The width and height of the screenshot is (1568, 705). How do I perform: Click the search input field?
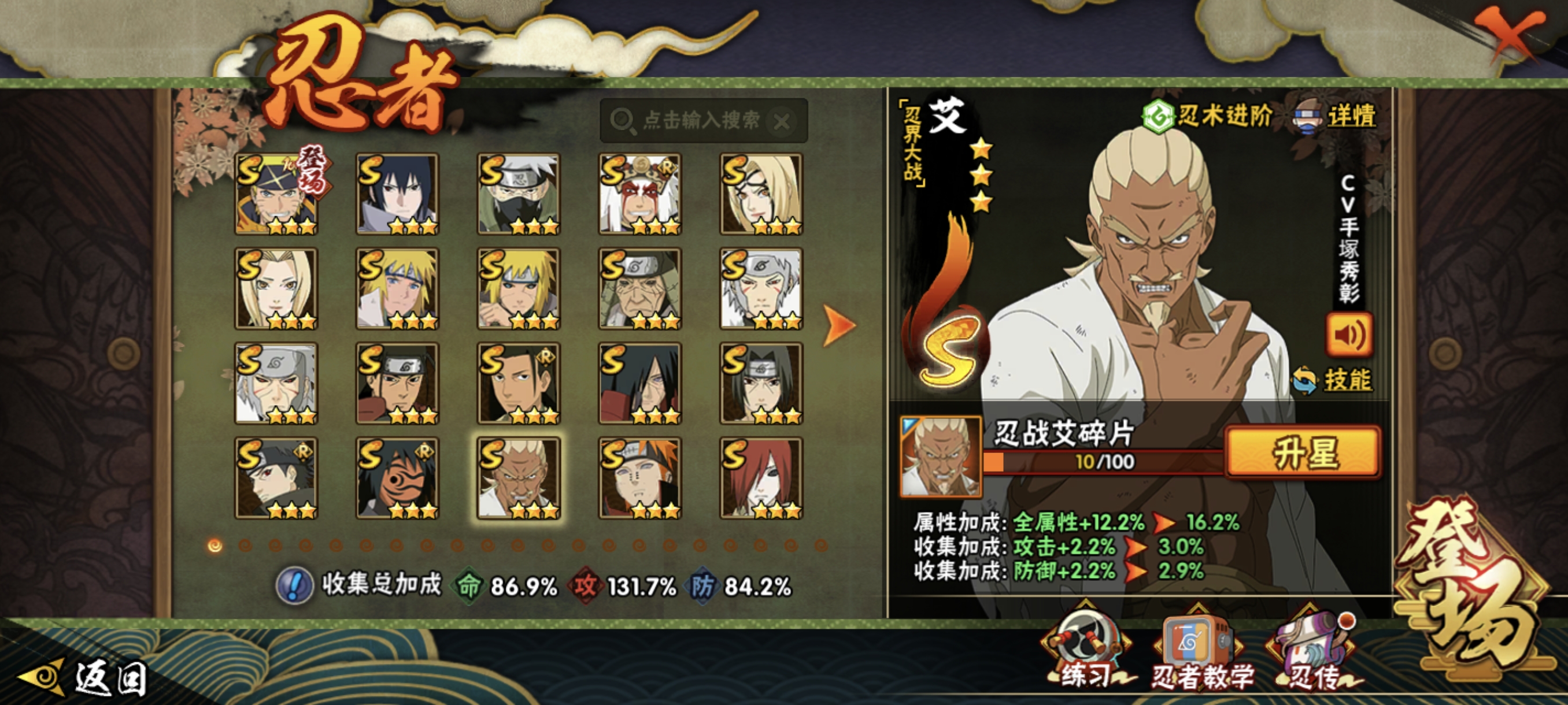coord(701,120)
